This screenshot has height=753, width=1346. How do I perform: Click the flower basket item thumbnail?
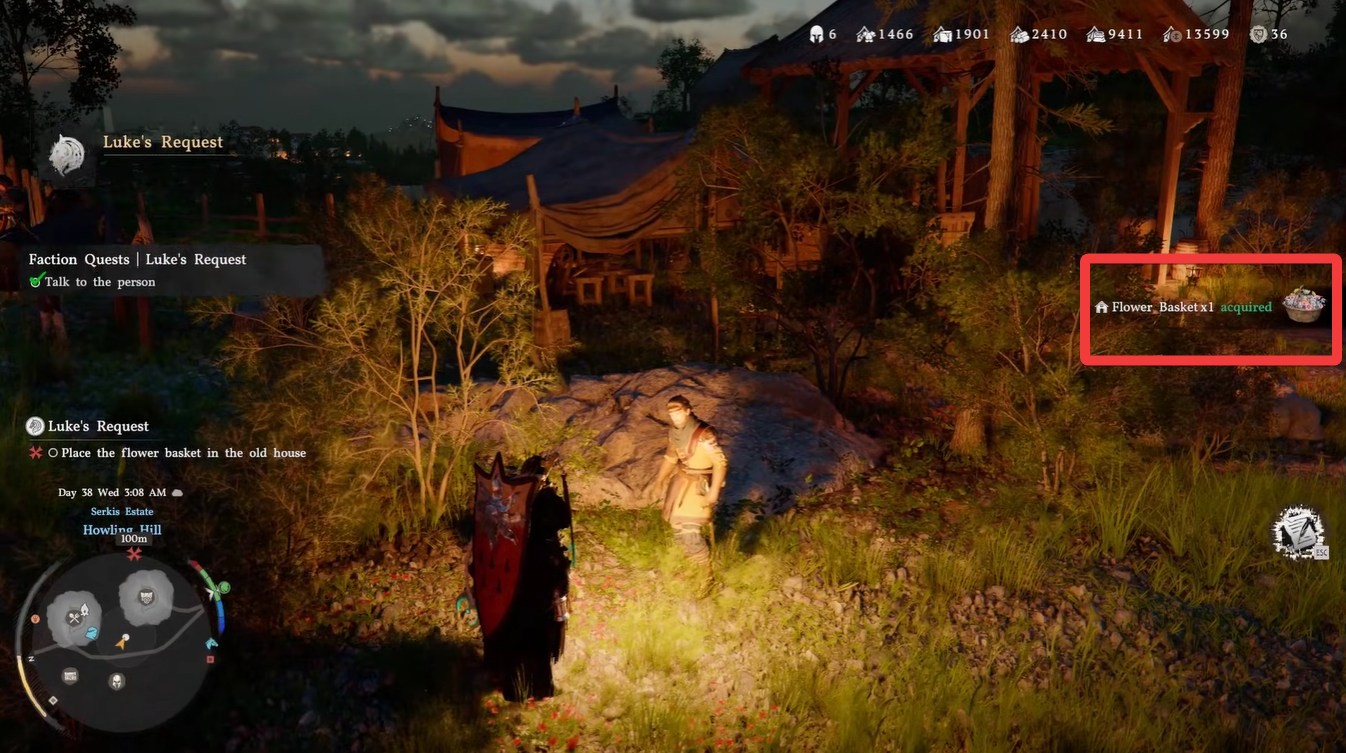click(x=1303, y=304)
